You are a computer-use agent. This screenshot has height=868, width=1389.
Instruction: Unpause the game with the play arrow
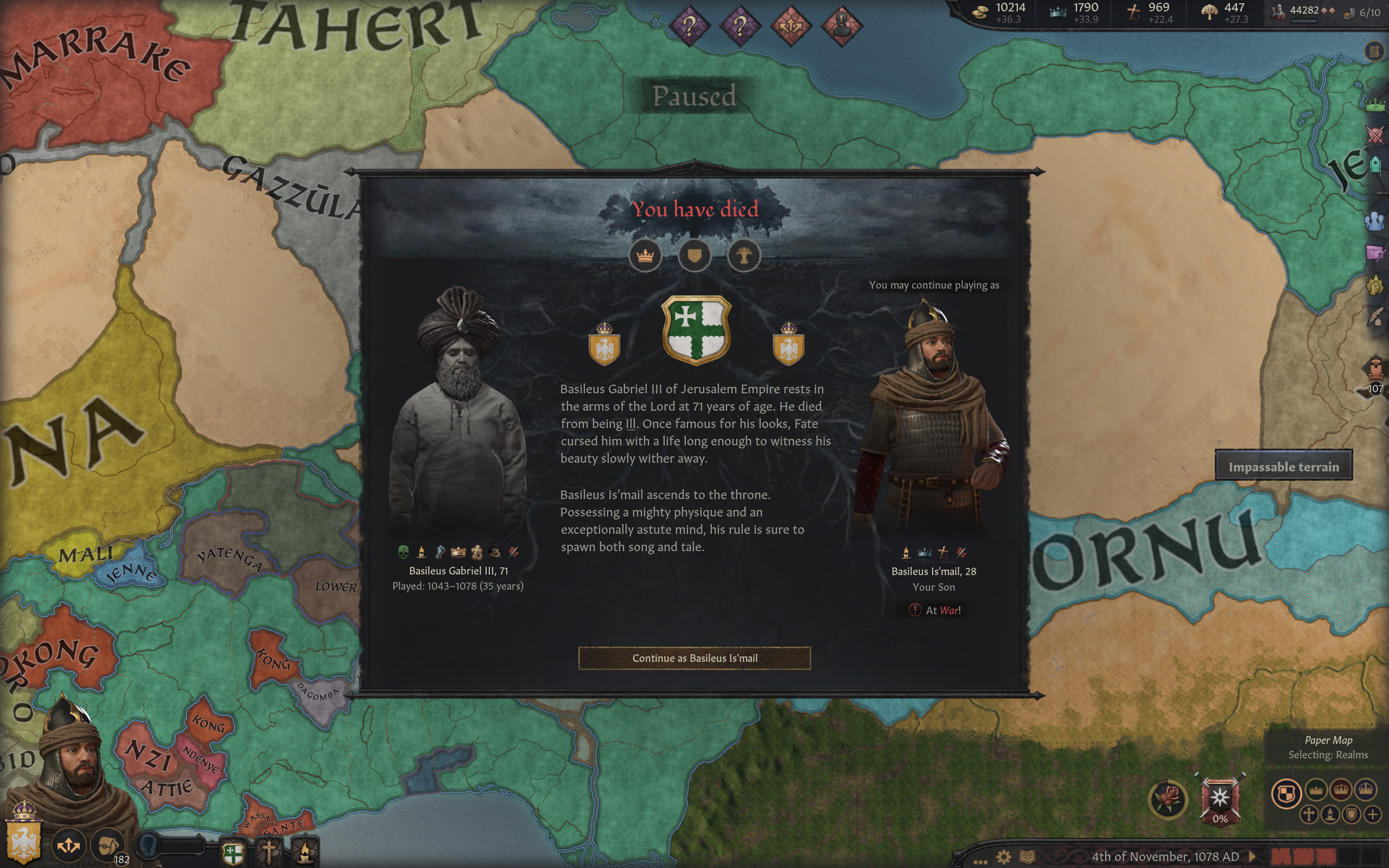pos(1252,857)
